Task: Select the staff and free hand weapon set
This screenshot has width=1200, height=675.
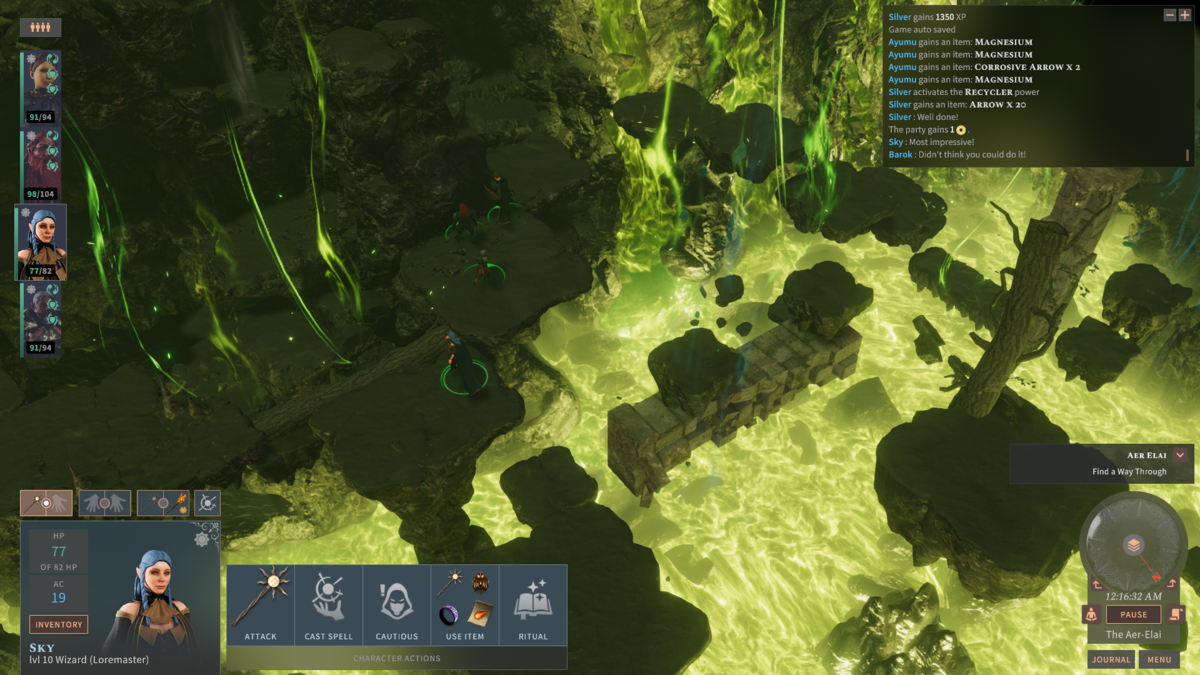Action: [46, 503]
